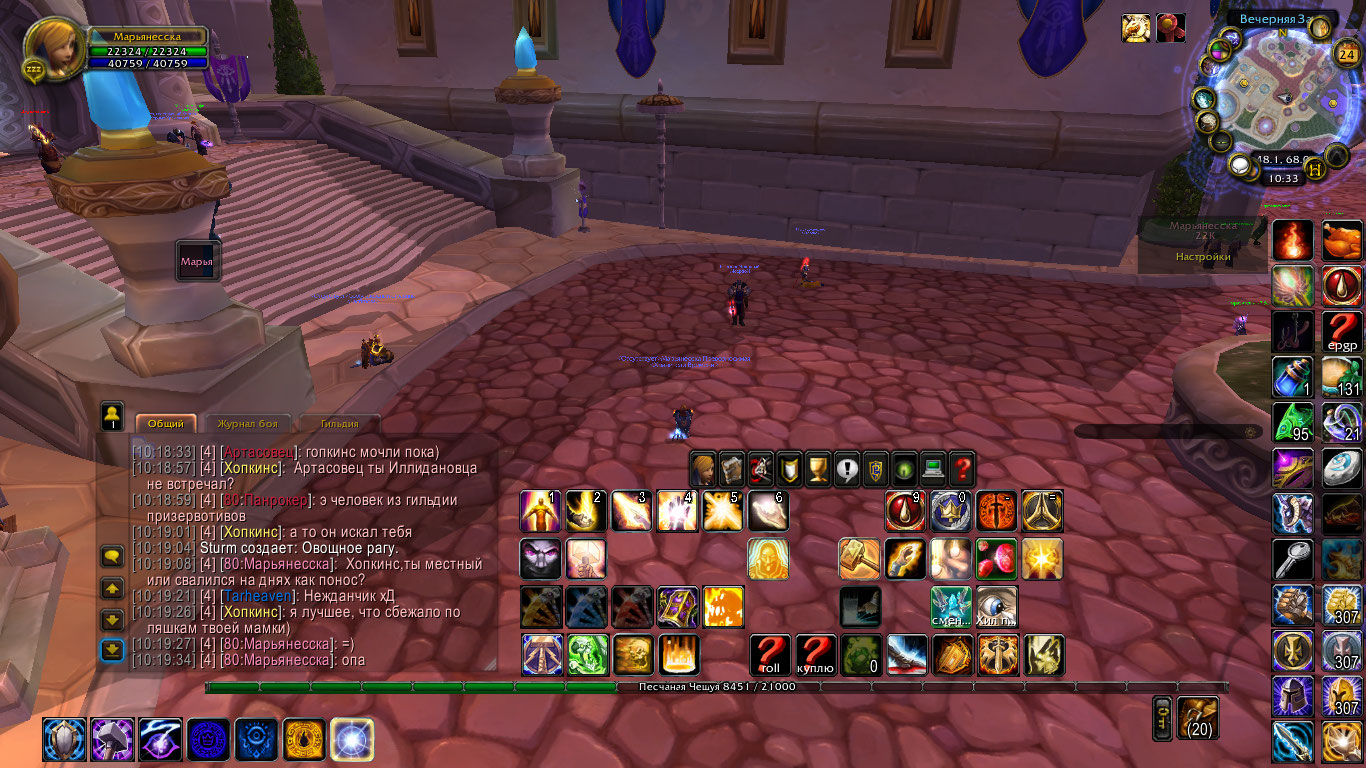The image size is (1366, 768).
Task: Open the Гильдия chat tab
Action: [x=339, y=424]
